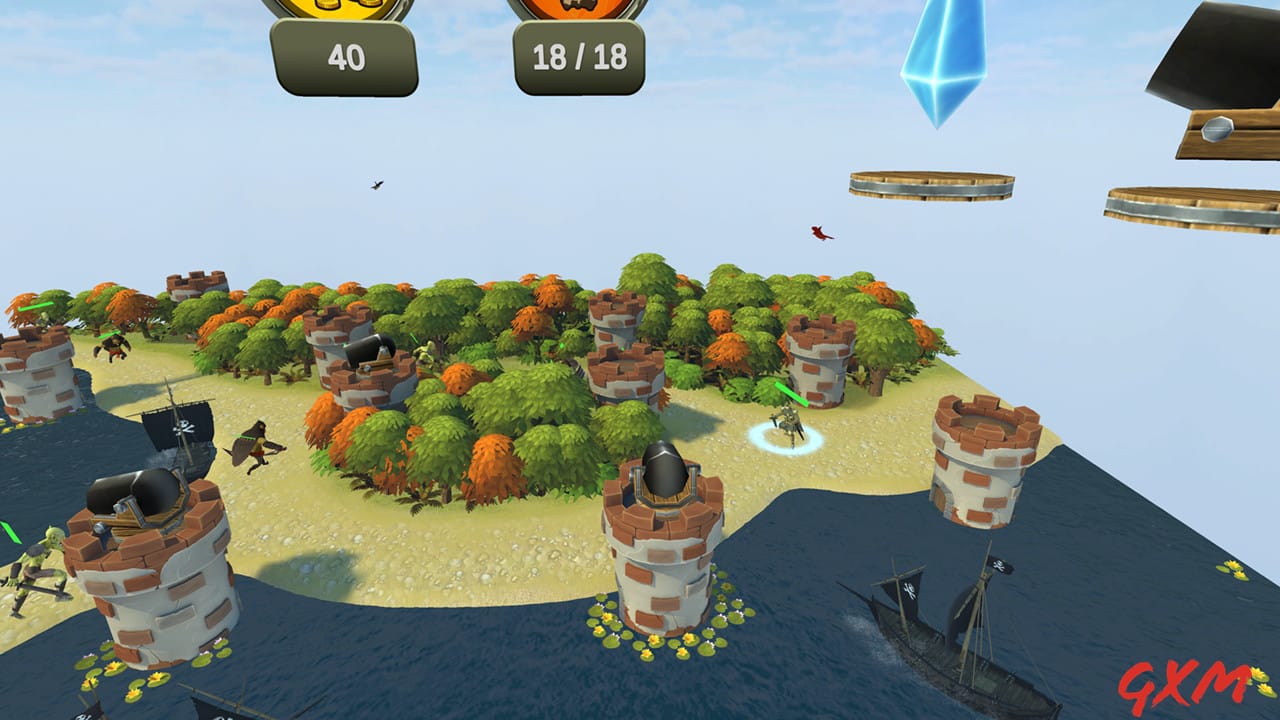Click the red dragon flying in the sky
The width and height of the screenshot is (1280, 720).
[x=820, y=235]
